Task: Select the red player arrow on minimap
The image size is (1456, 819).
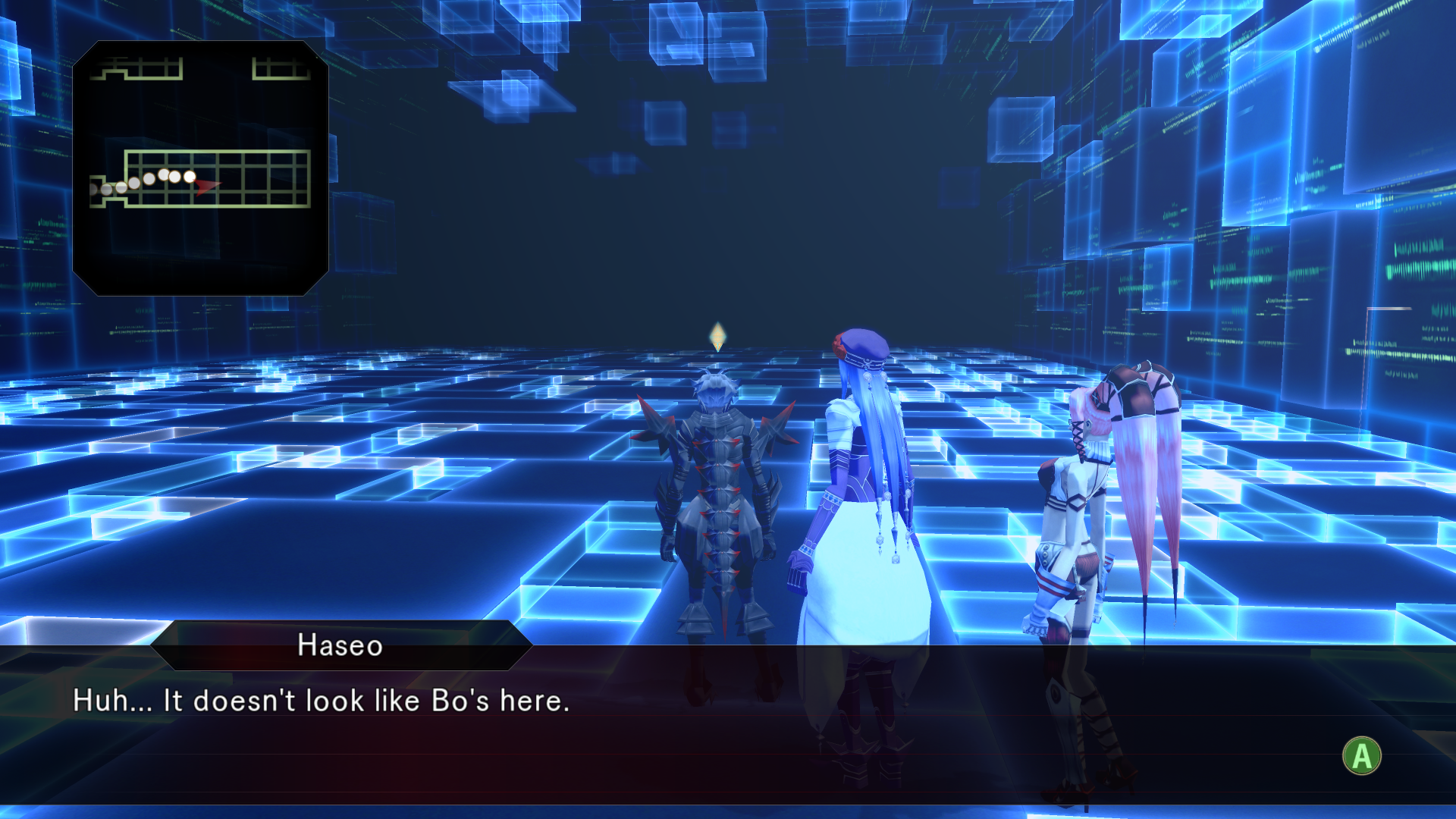Action: [x=206, y=184]
